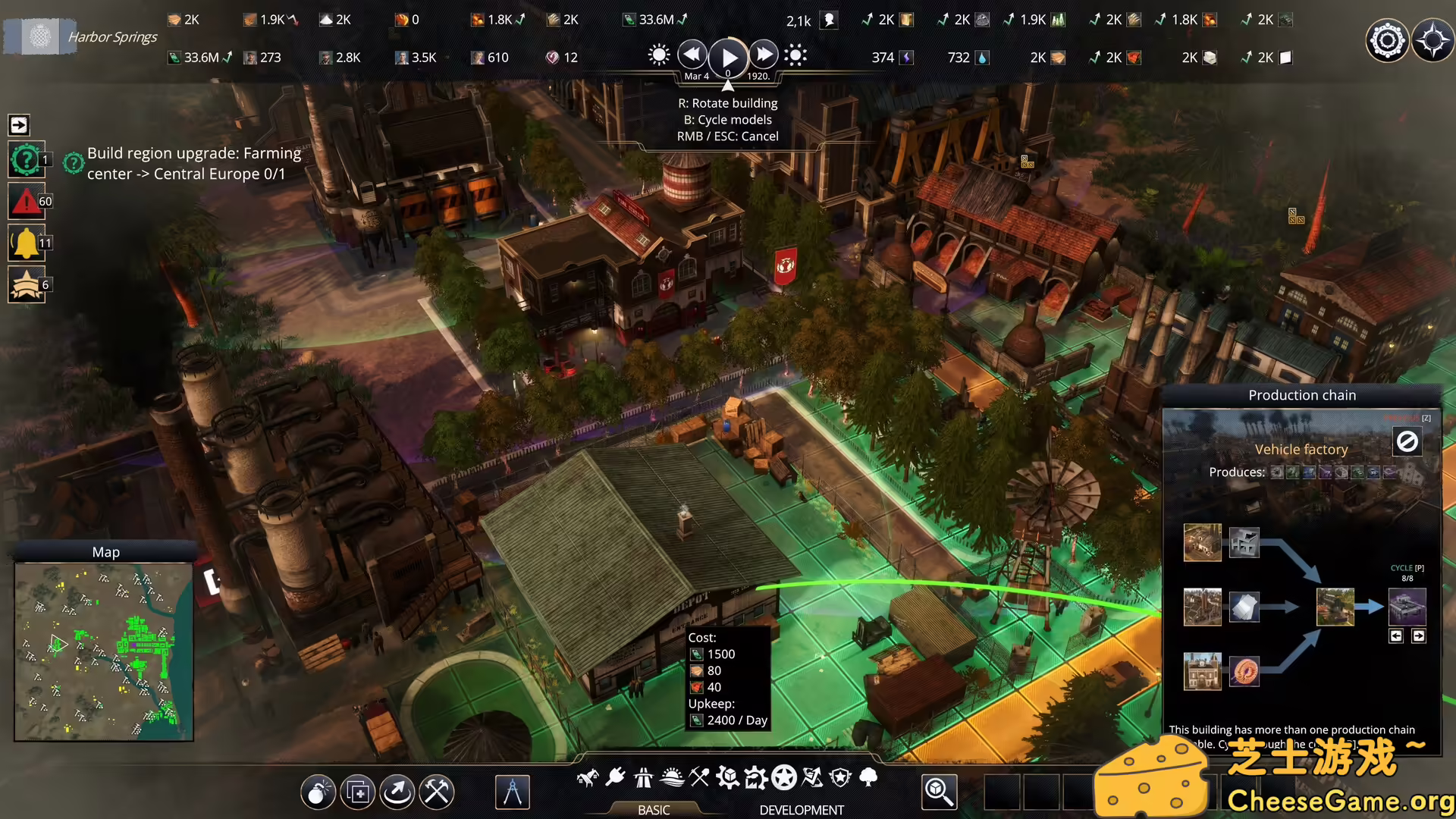Viewport: 1456px width, 819px height.
Task: Select the copy building tool
Action: 358,792
